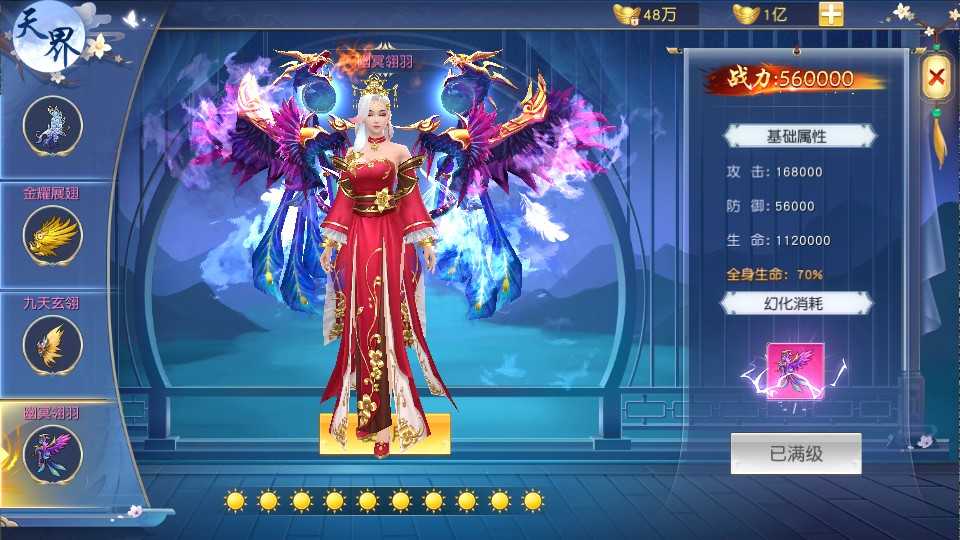Click the 已满级 max-level button
The image size is (960, 540).
(x=795, y=453)
